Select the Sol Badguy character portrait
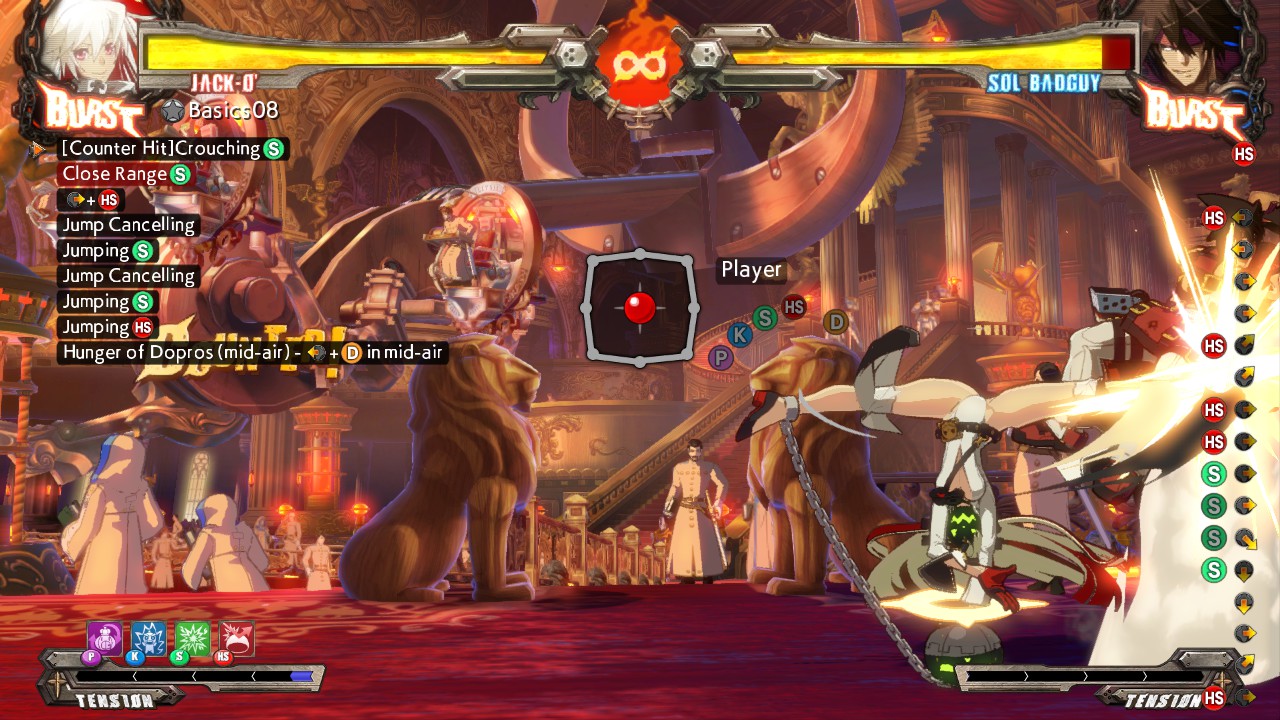 point(1190,45)
